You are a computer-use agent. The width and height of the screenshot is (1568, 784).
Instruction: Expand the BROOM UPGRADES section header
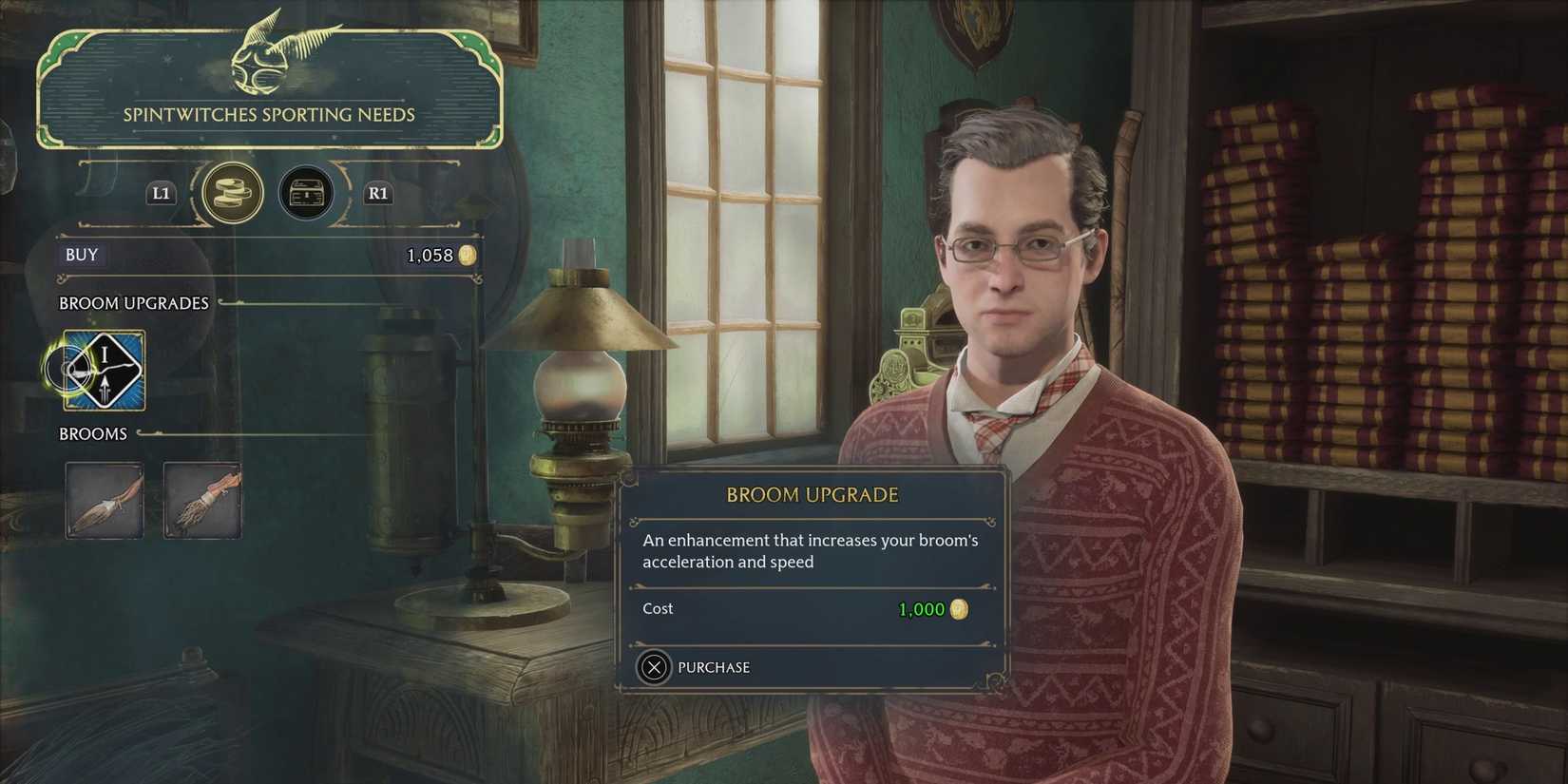pyautogui.click(x=133, y=303)
